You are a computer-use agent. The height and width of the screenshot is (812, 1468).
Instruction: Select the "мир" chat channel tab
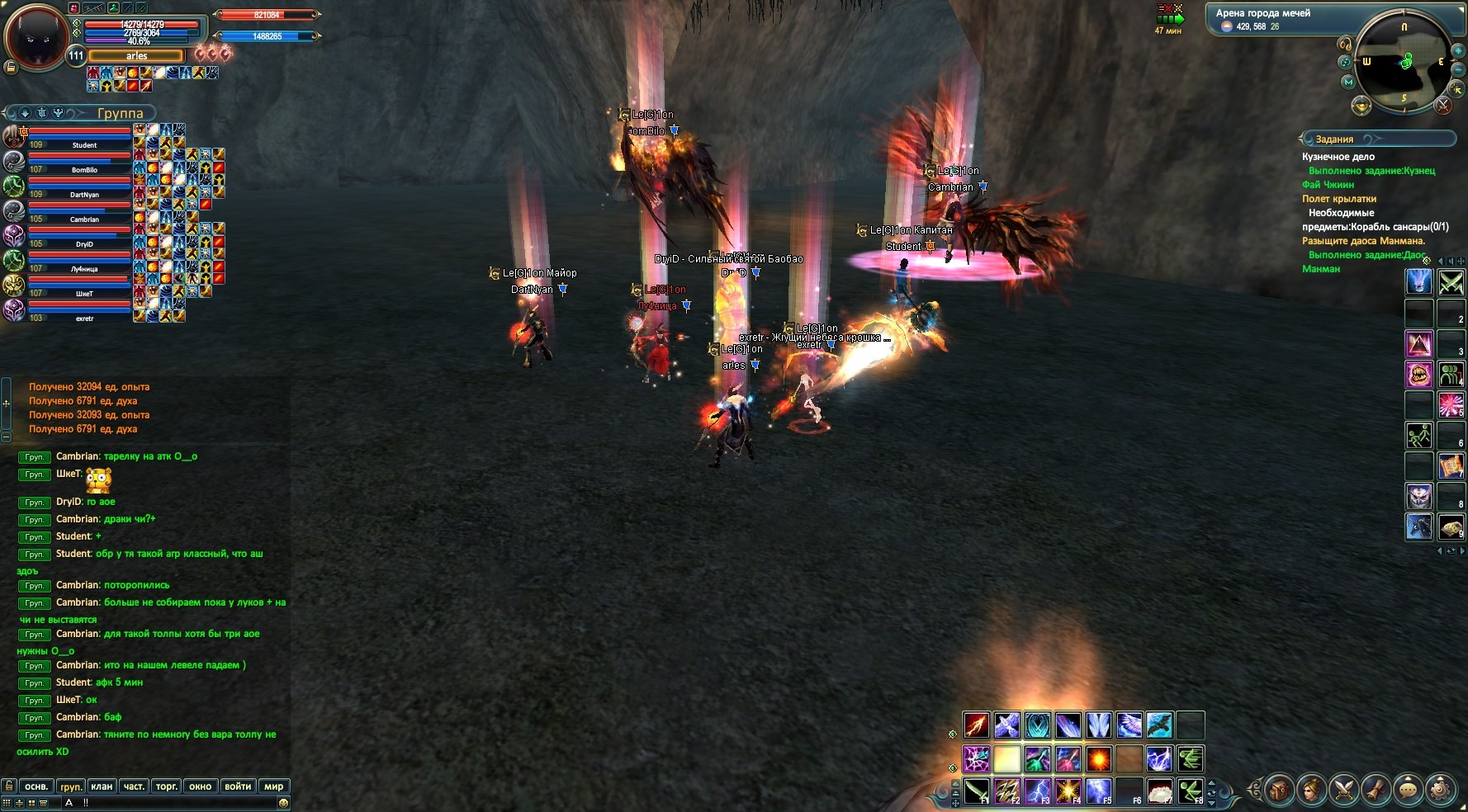pyautogui.click(x=273, y=786)
